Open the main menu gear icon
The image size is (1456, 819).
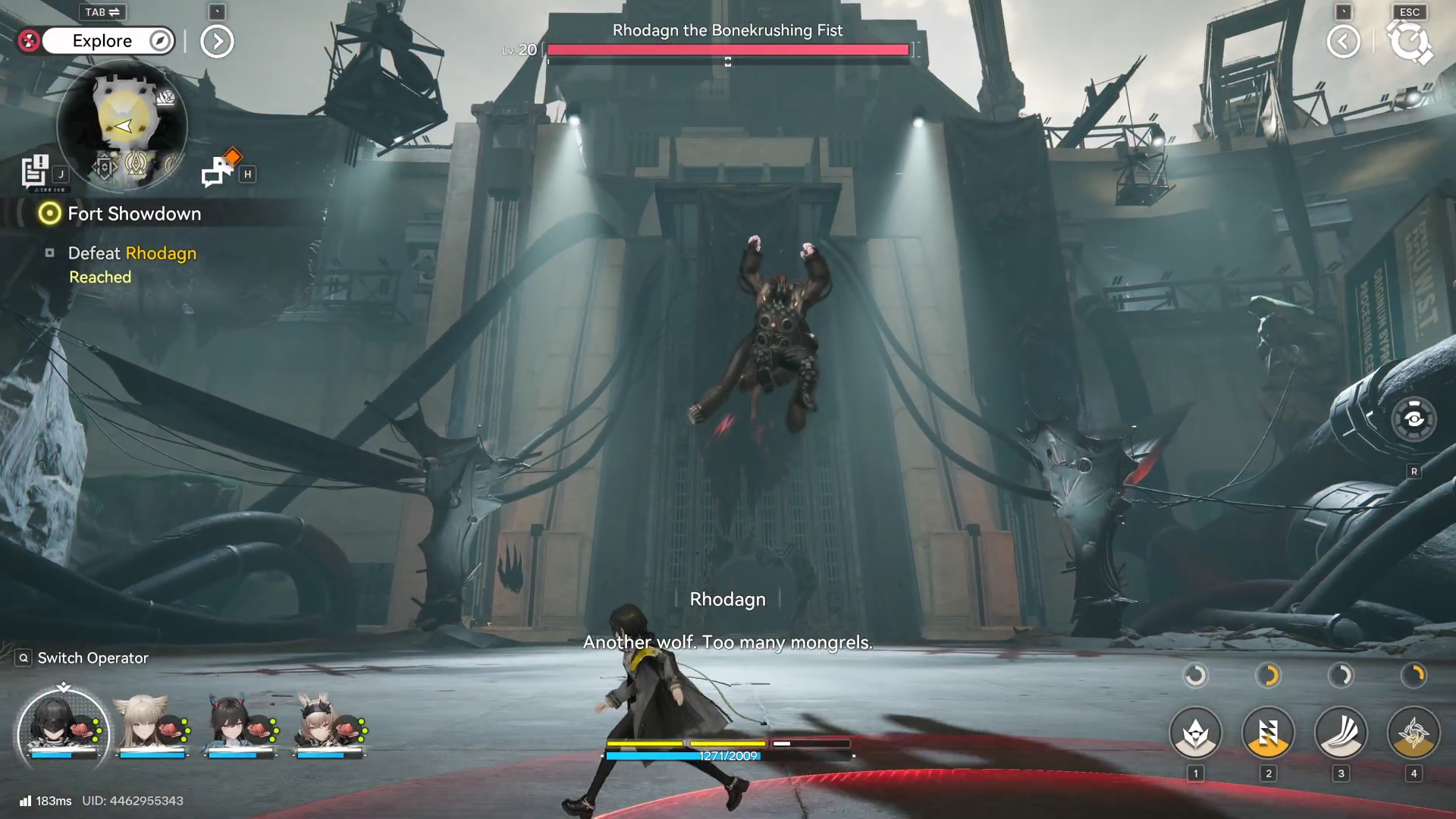1409,42
